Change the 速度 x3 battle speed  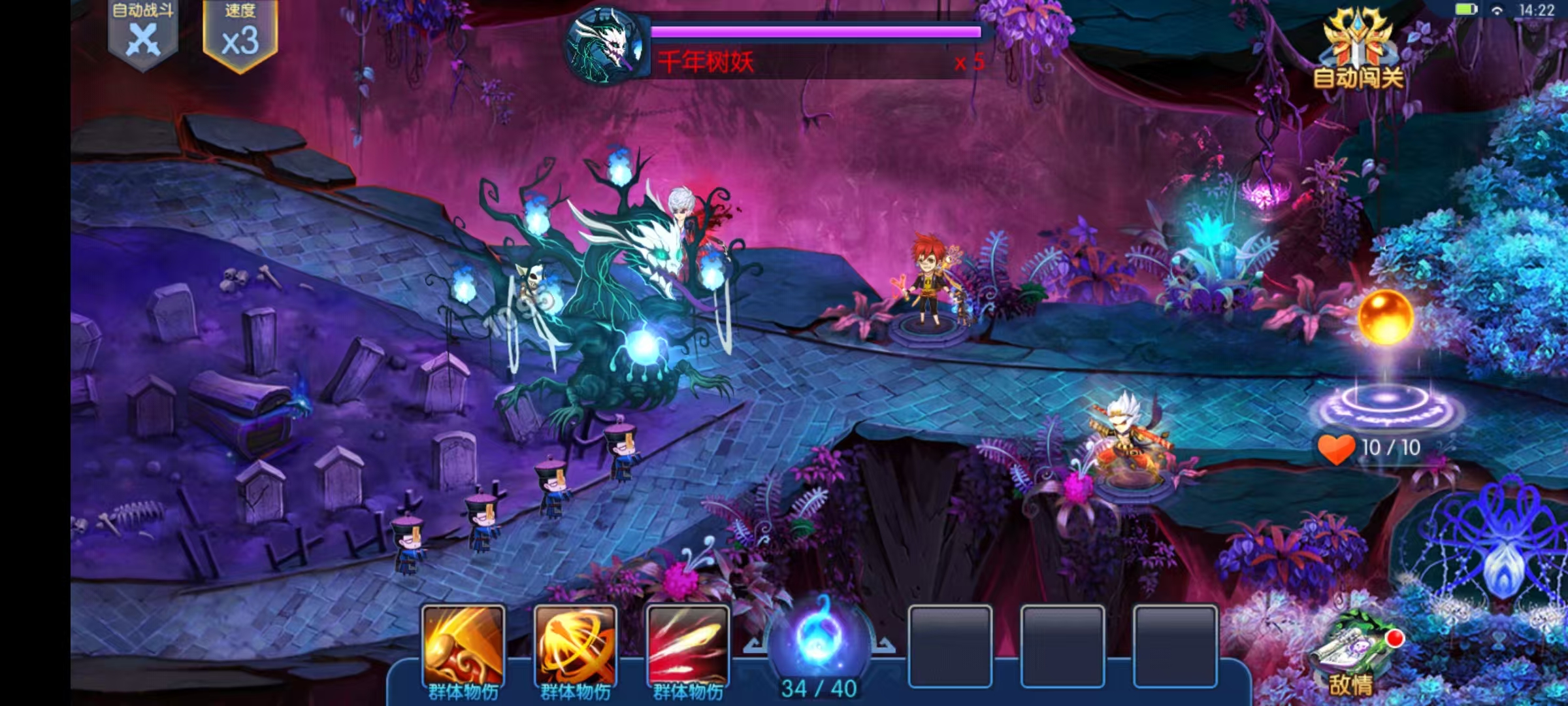point(240,35)
